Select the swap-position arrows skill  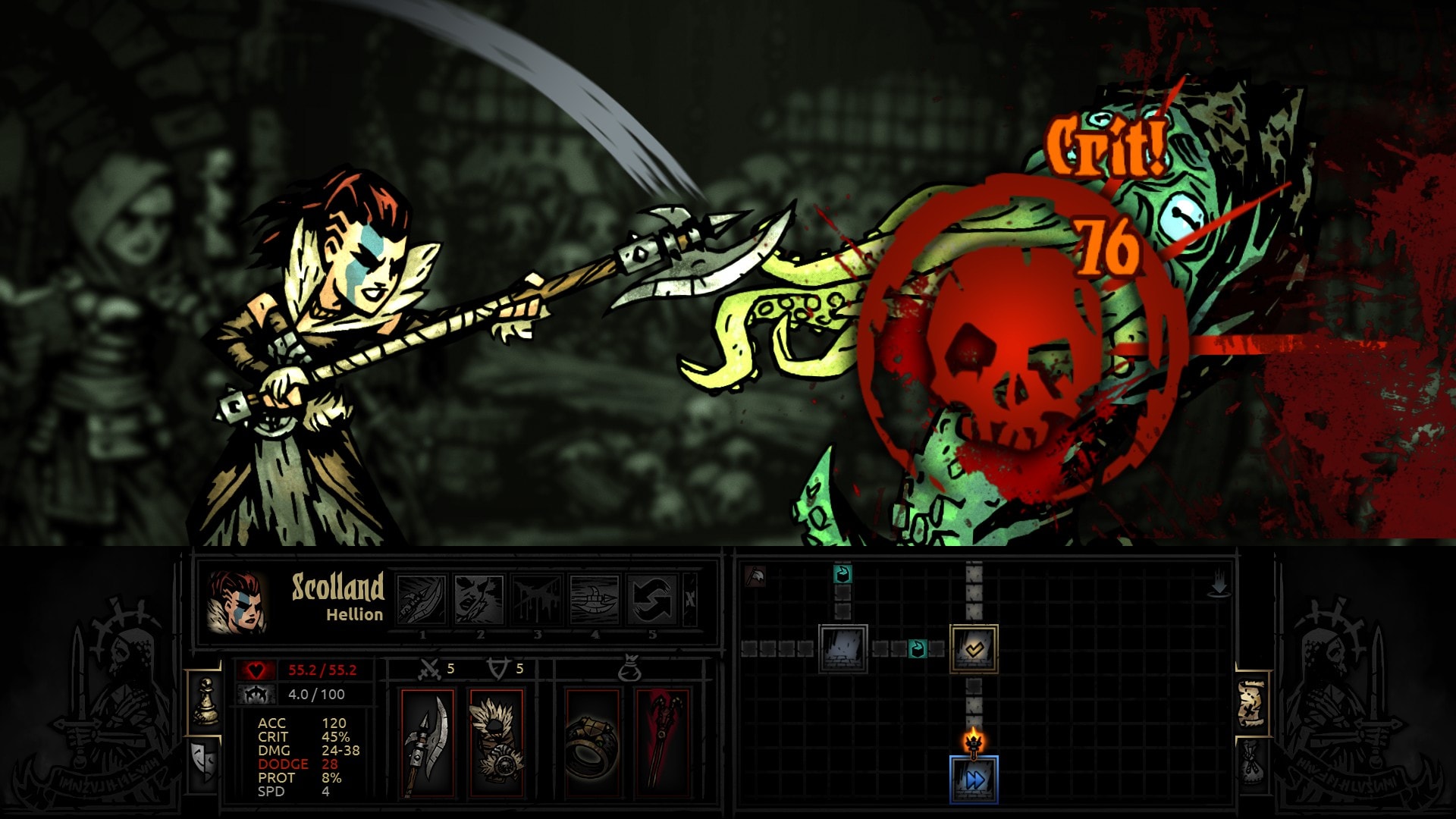pos(652,599)
